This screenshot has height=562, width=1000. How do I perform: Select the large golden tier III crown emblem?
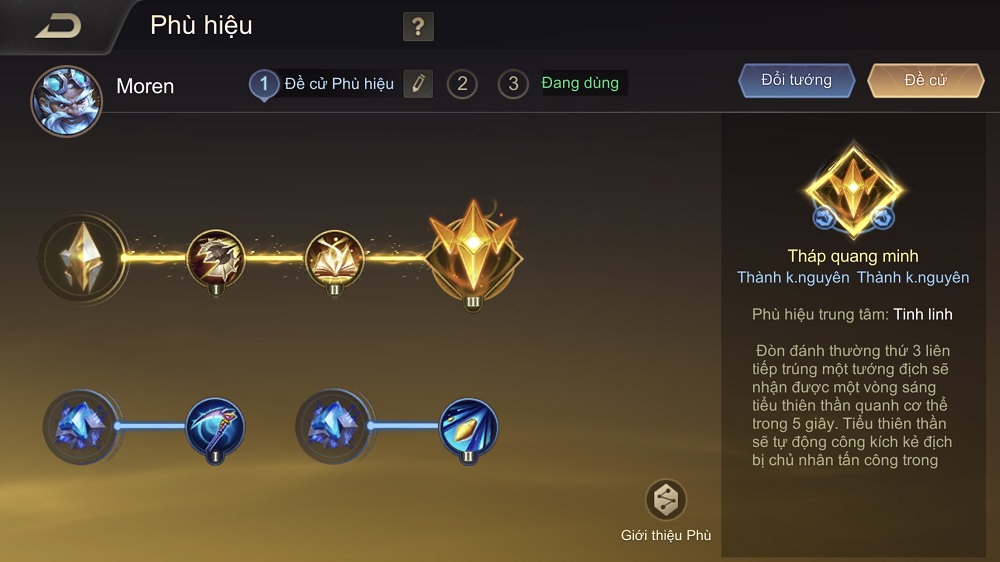pyautogui.click(x=473, y=256)
